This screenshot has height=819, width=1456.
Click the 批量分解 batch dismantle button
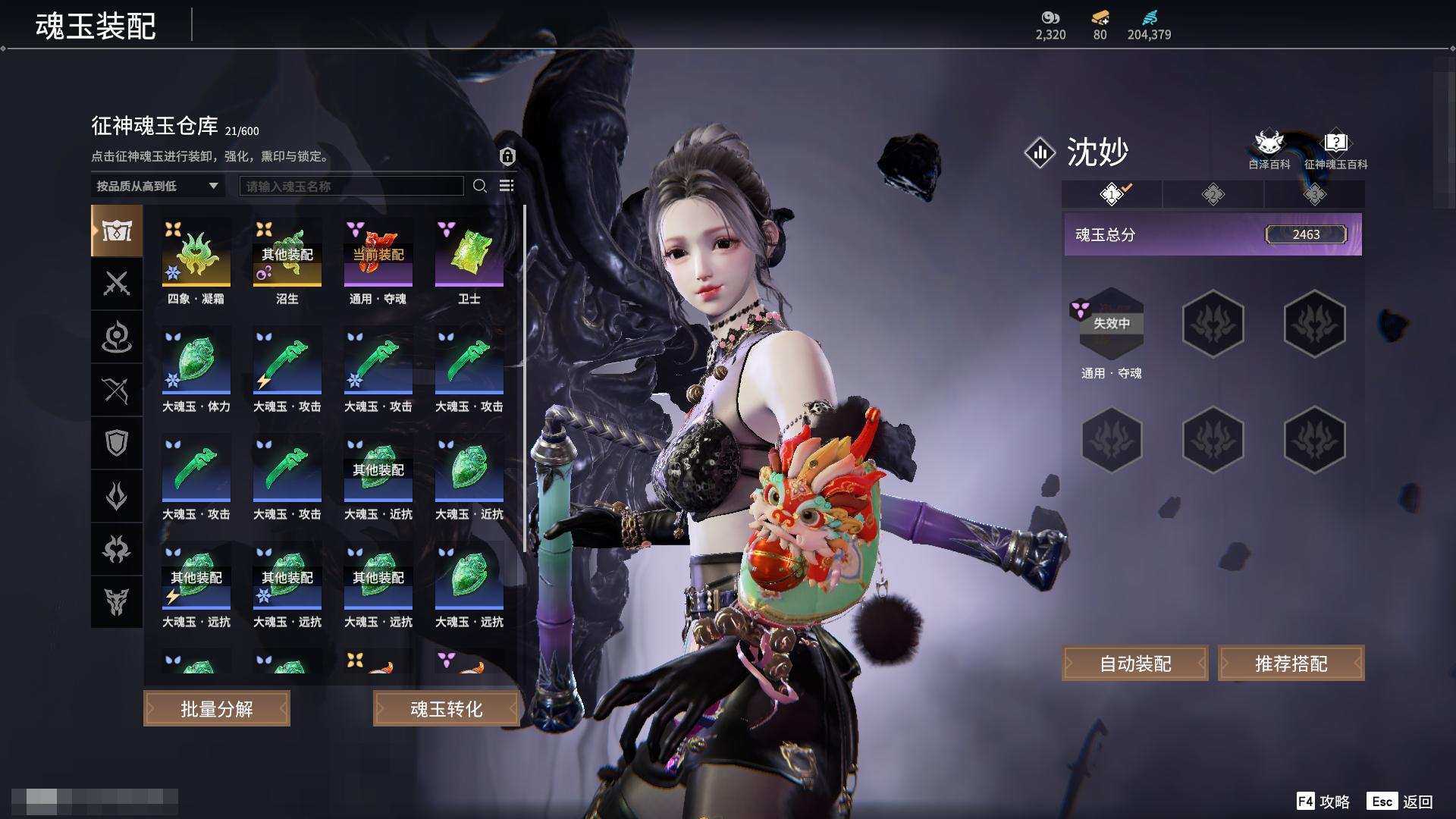tap(216, 708)
